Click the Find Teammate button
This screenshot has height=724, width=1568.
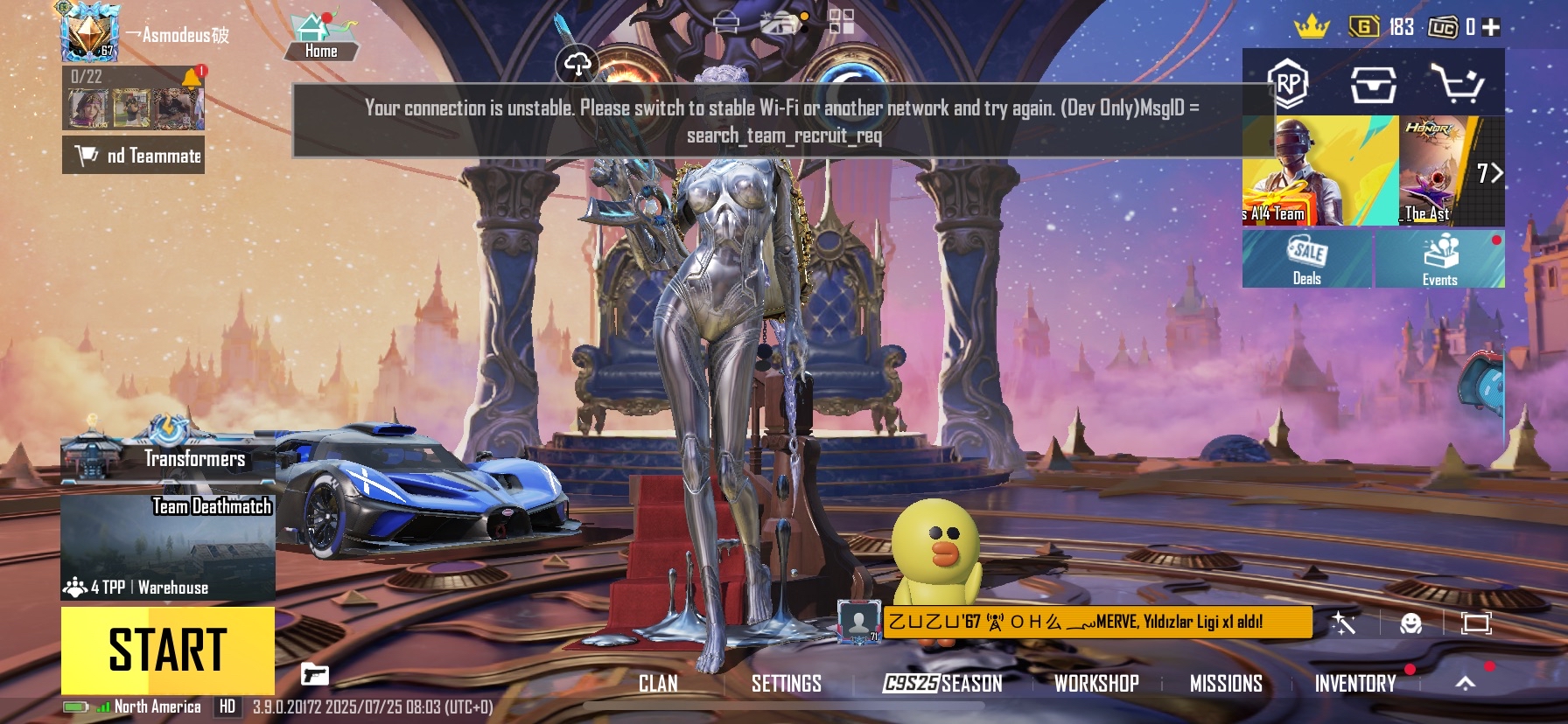coord(134,156)
